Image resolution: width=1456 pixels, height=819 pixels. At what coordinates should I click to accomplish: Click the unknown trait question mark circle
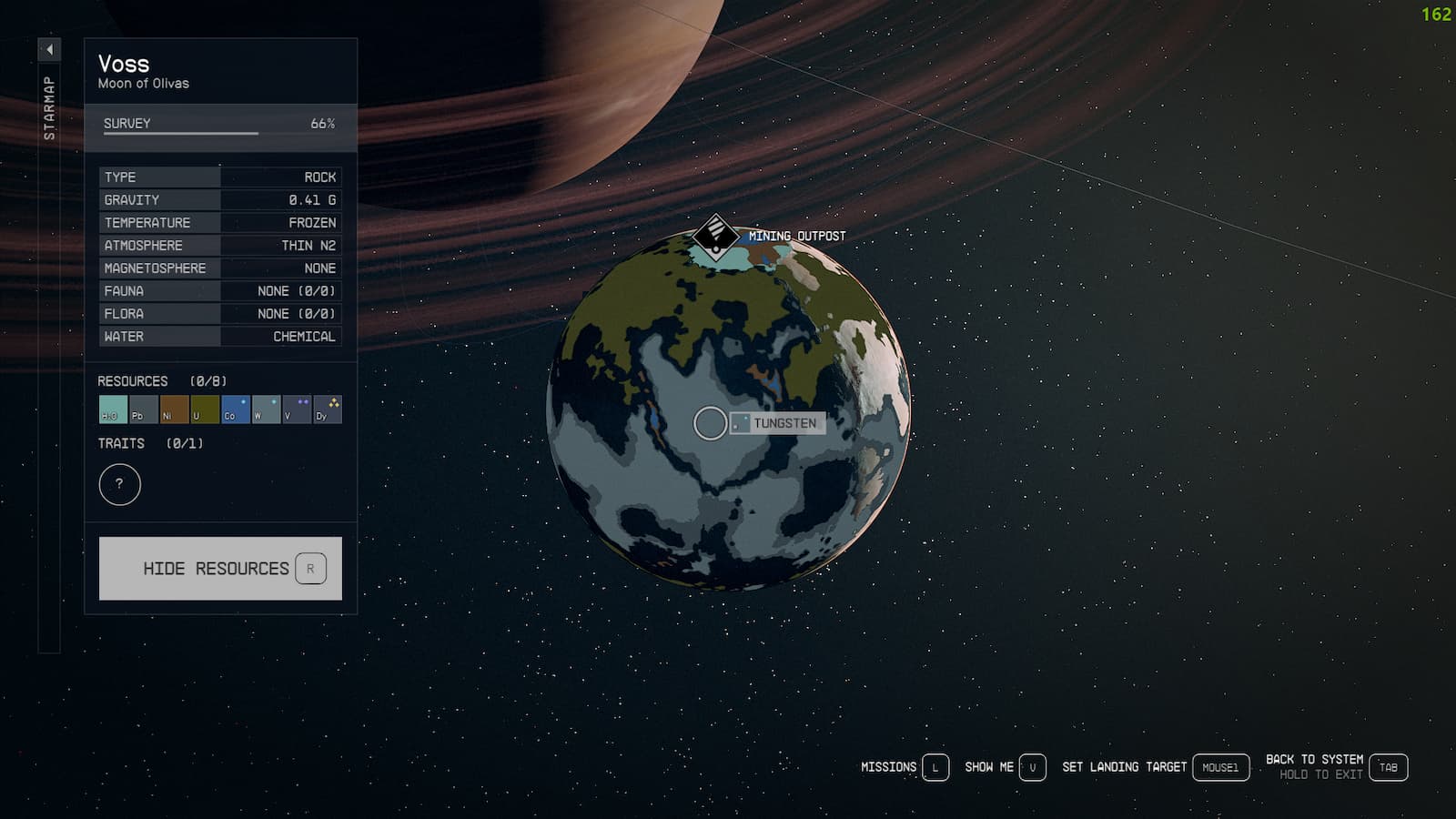point(121,484)
